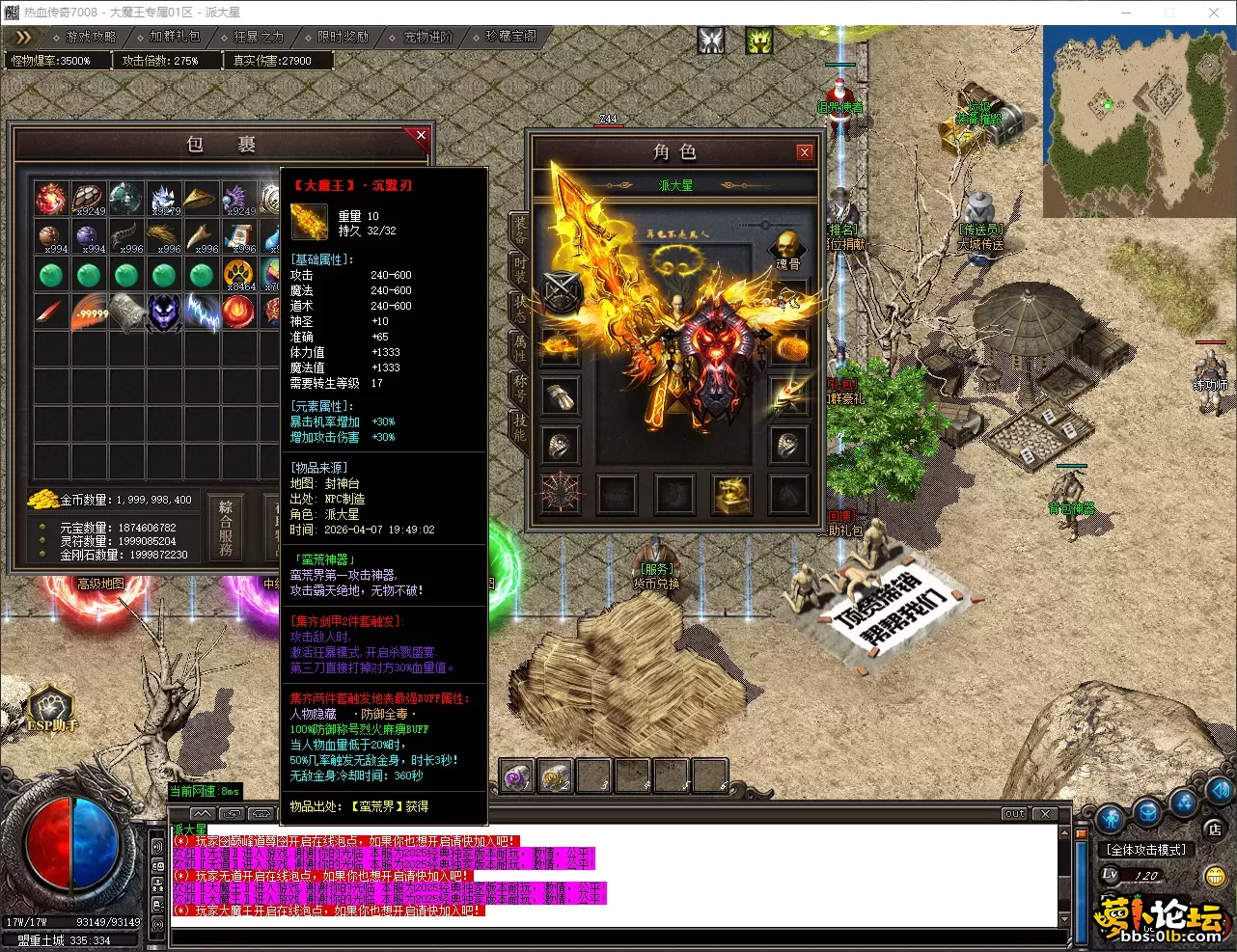Open the 宠物进阶 pet upgrade menu
Screen dimensions: 1237x952
click(426, 37)
